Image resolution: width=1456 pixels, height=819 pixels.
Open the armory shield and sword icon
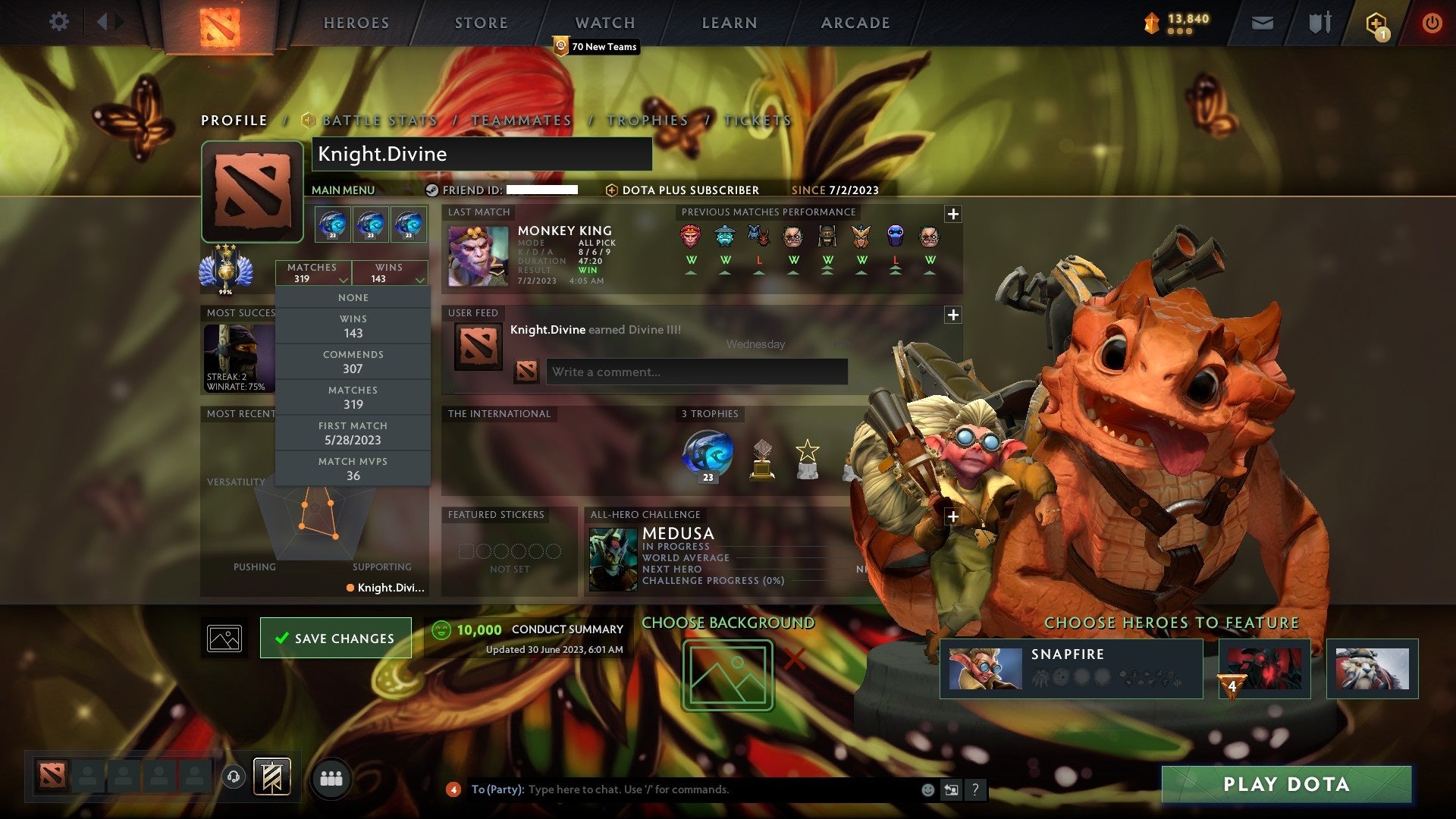[x=1319, y=23]
